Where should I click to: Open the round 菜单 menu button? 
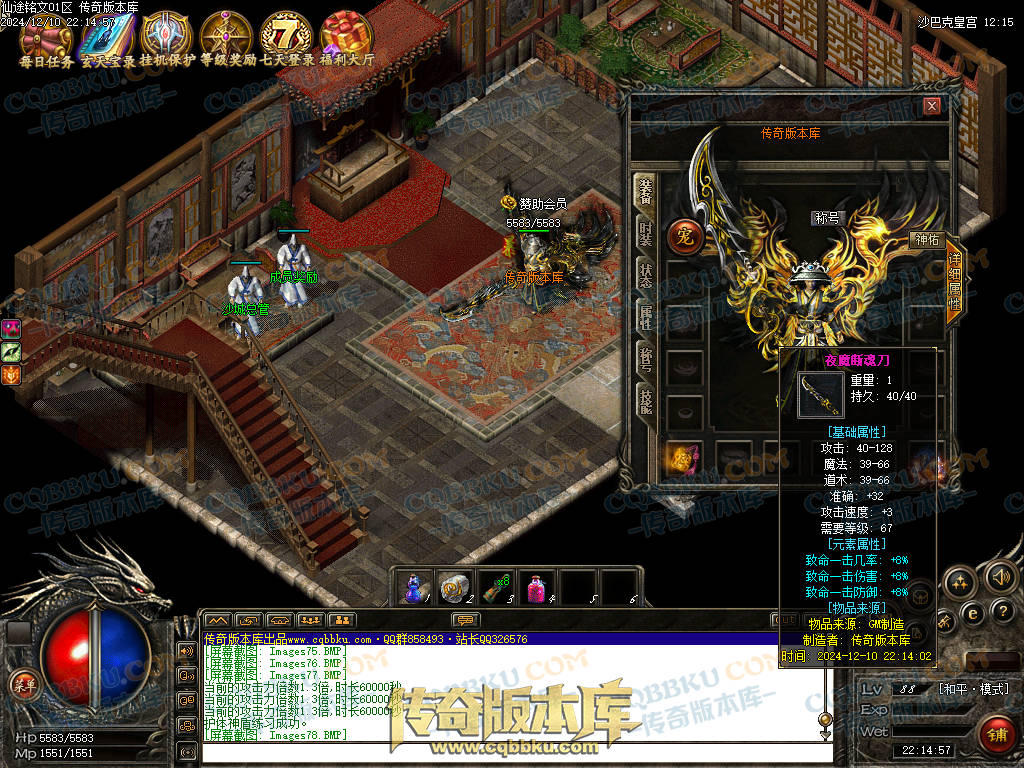point(22,684)
